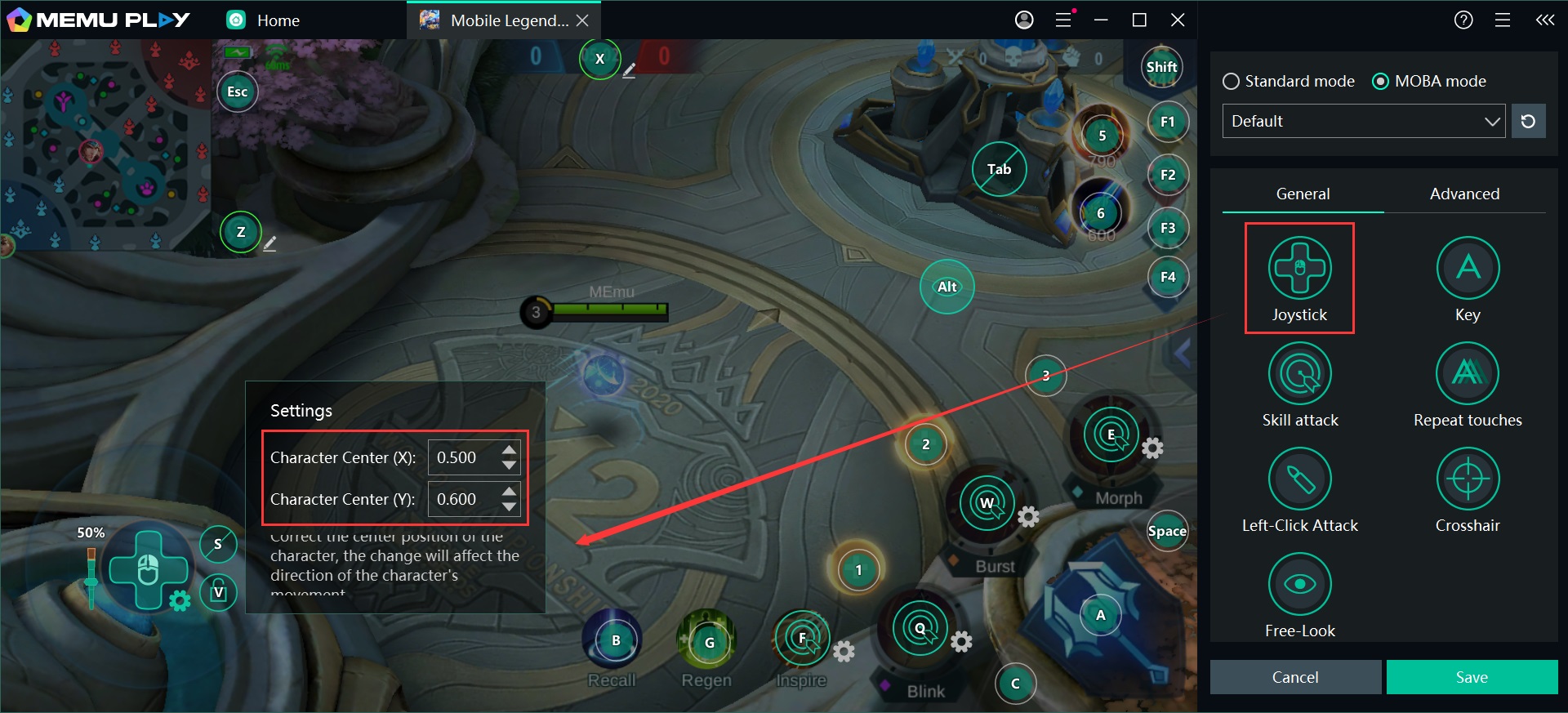Cancel the key mapping changes
The height and width of the screenshot is (713, 1568).
[1295, 677]
